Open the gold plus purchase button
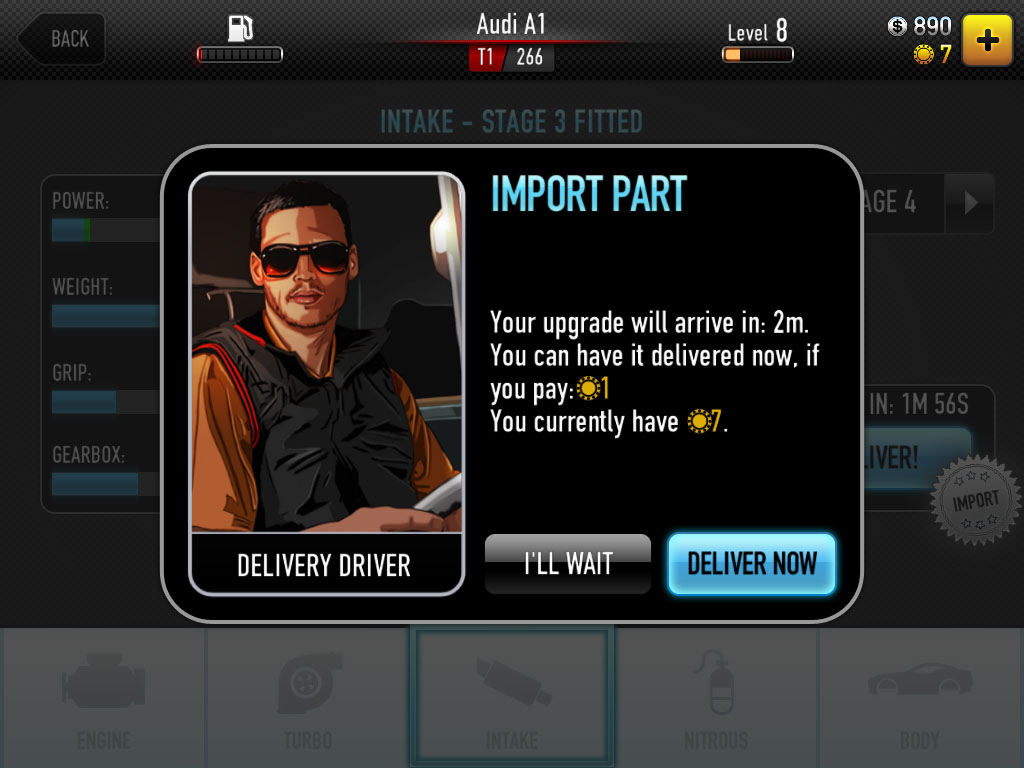The image size is (1024, 768). (987, 40)
